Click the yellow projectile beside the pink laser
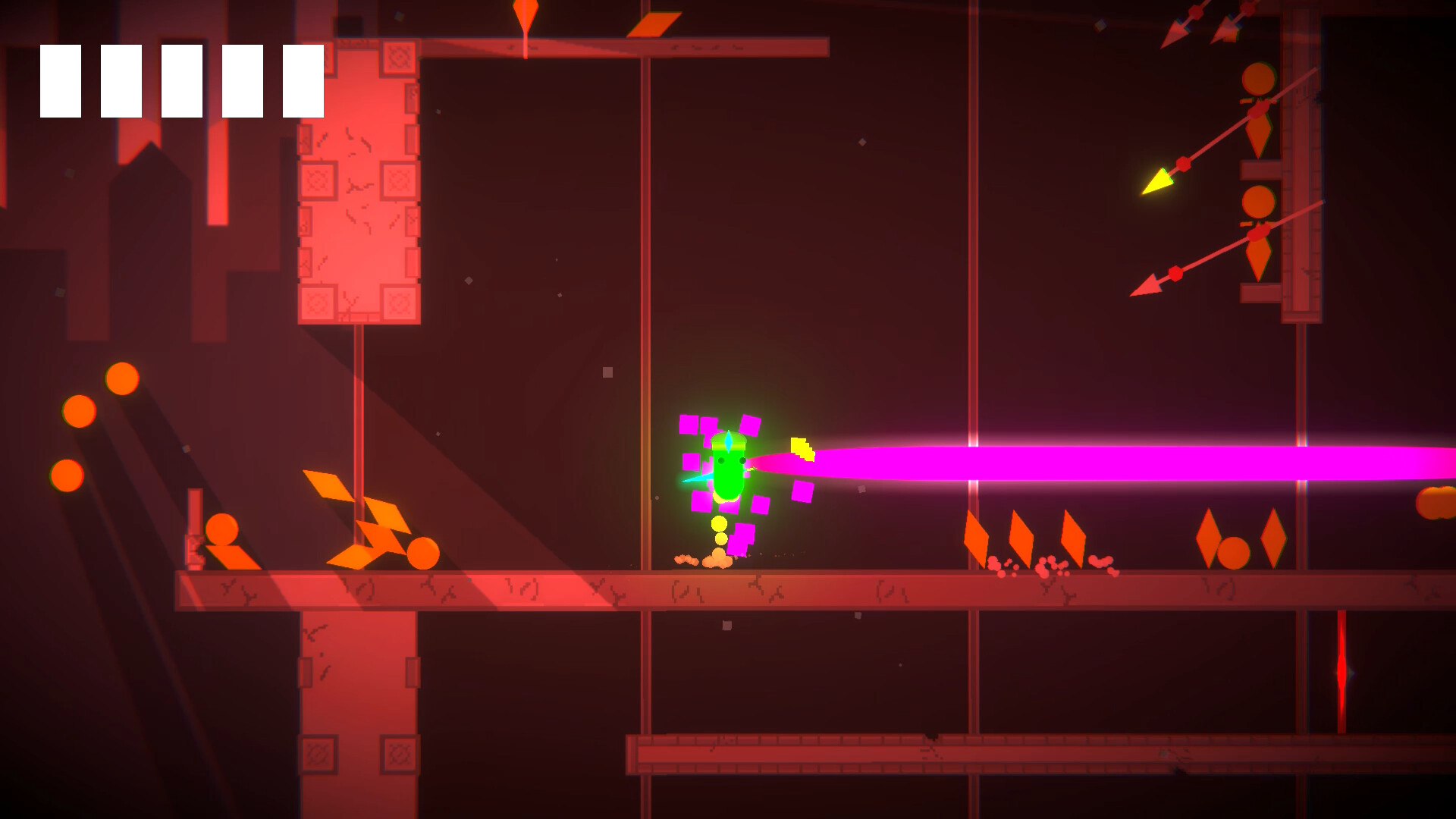Screen dimensions: 1456x819 click(802, 447)
